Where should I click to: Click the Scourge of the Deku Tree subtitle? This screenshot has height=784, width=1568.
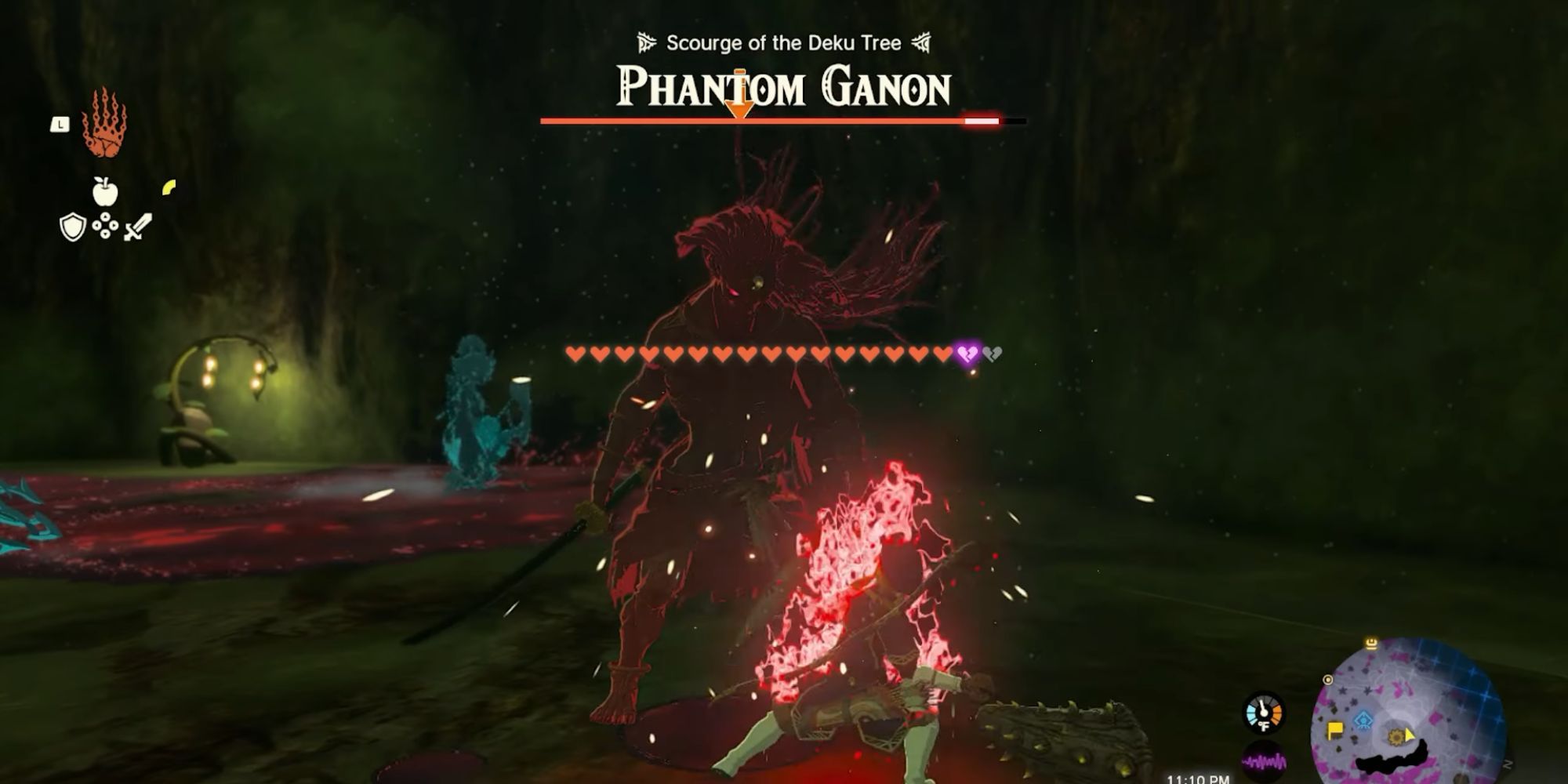[782, 43]
